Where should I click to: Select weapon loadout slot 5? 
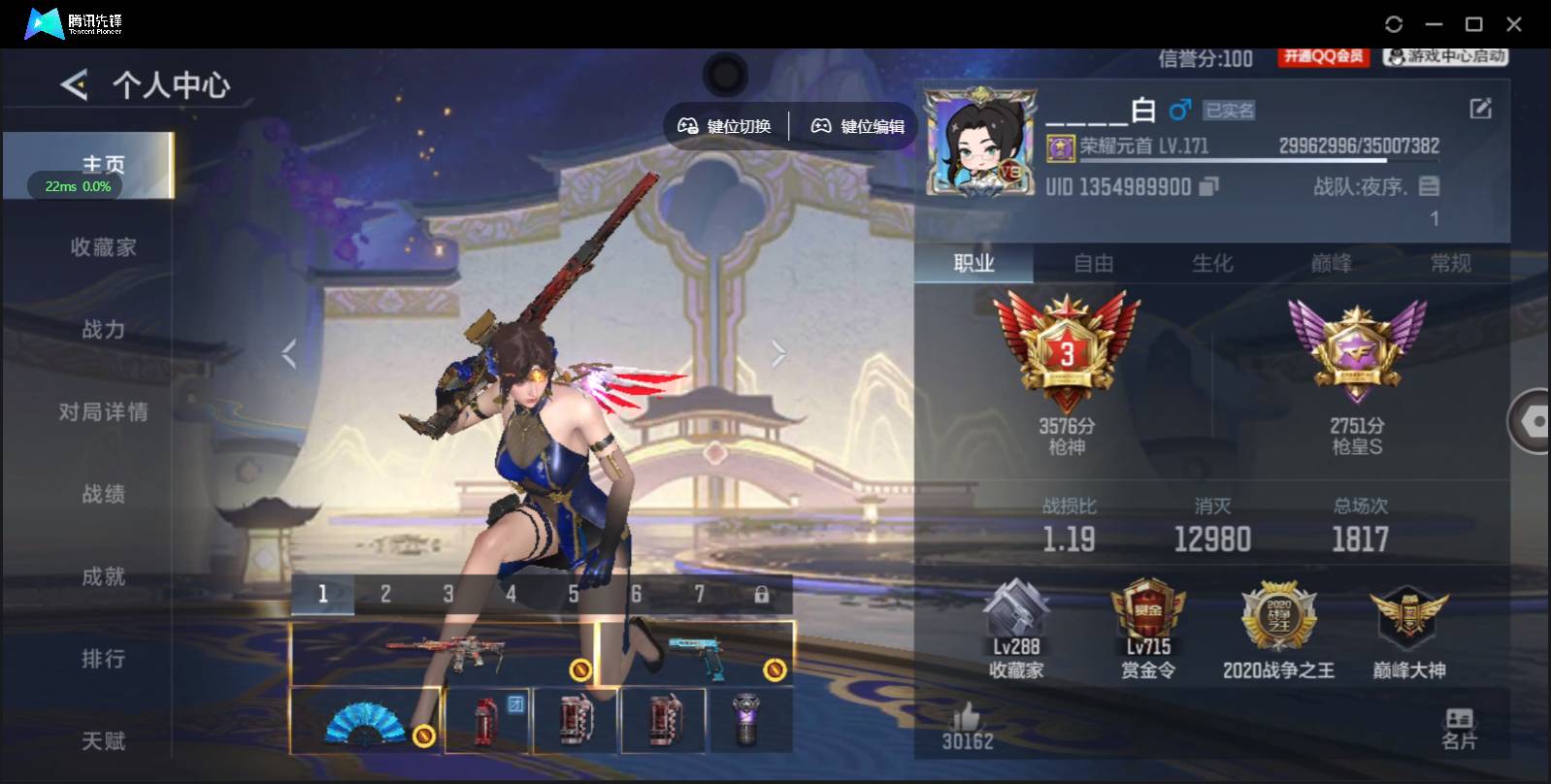point(574,592)
